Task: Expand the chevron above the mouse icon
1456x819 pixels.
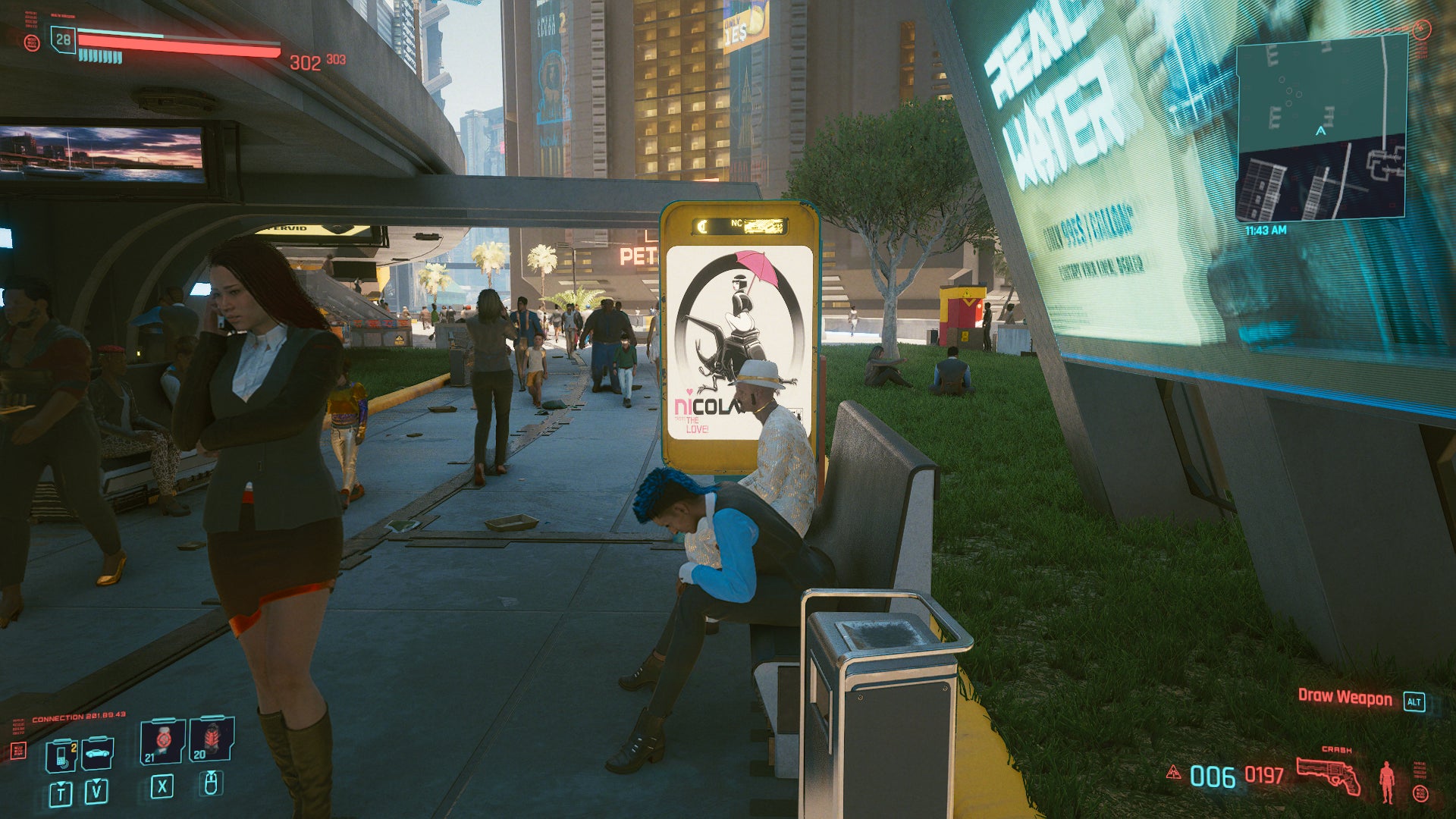Action: point(212,773)
